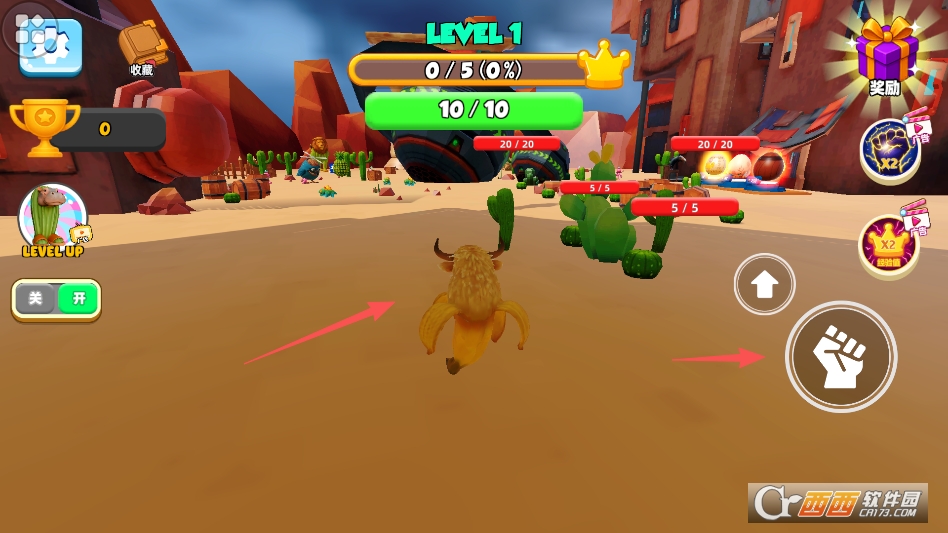This screenshot has width=948, height=533.
Task: Open the 收藏 collection book
Action: (x=141, y=45)
